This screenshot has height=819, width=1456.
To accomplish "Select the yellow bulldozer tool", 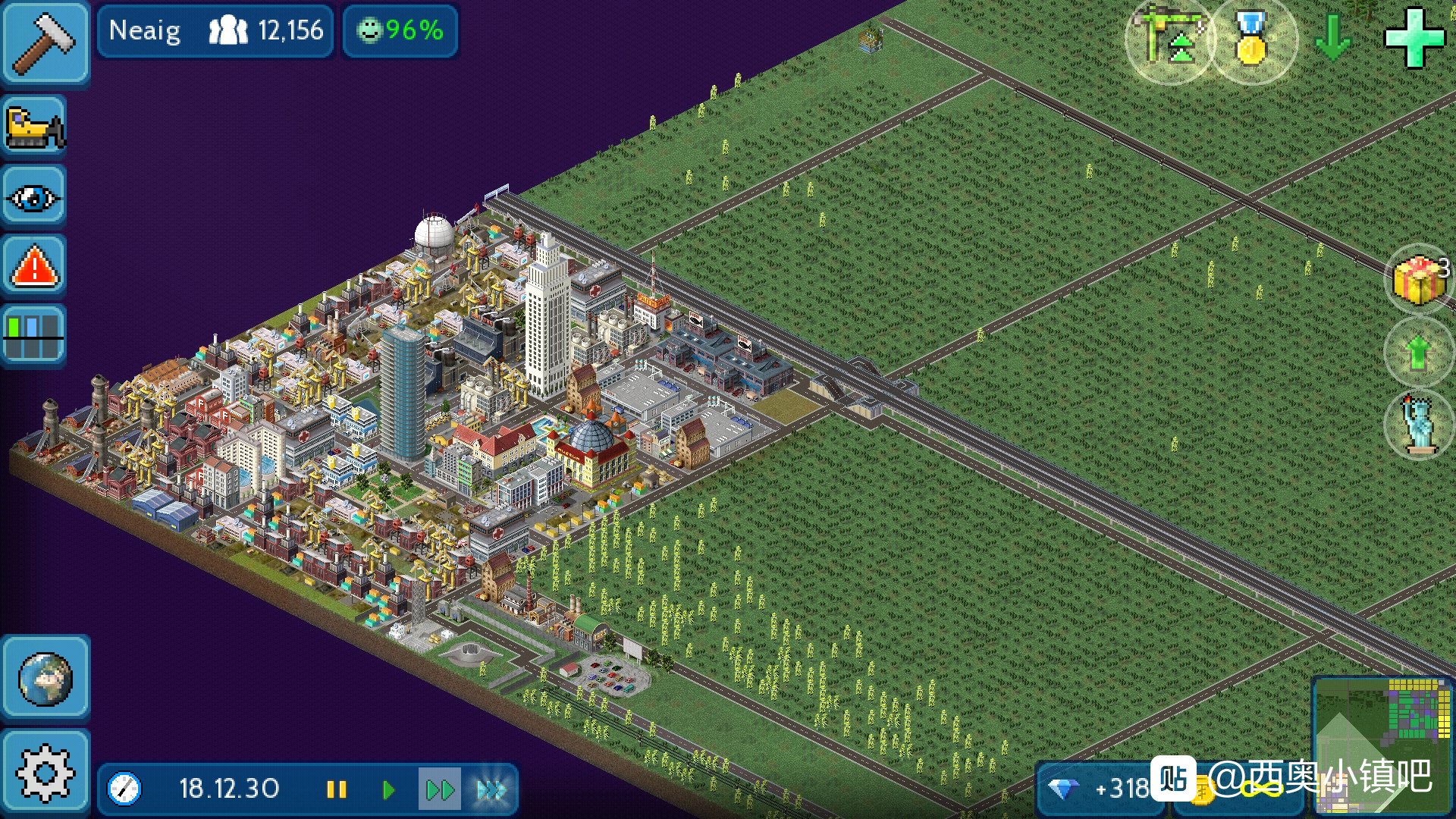I will 34,127.
